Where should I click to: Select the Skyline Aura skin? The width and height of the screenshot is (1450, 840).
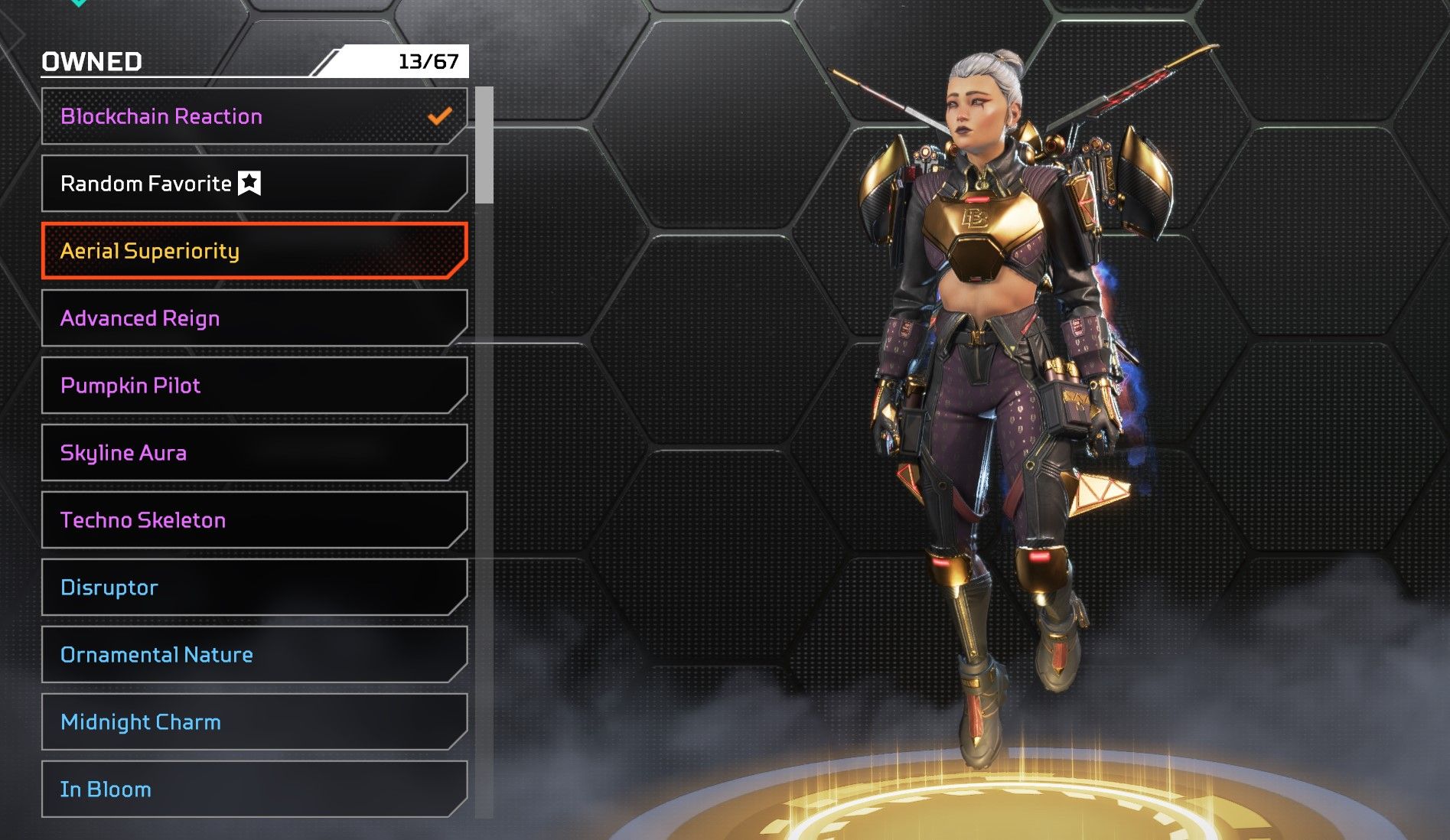coord(253,453)
